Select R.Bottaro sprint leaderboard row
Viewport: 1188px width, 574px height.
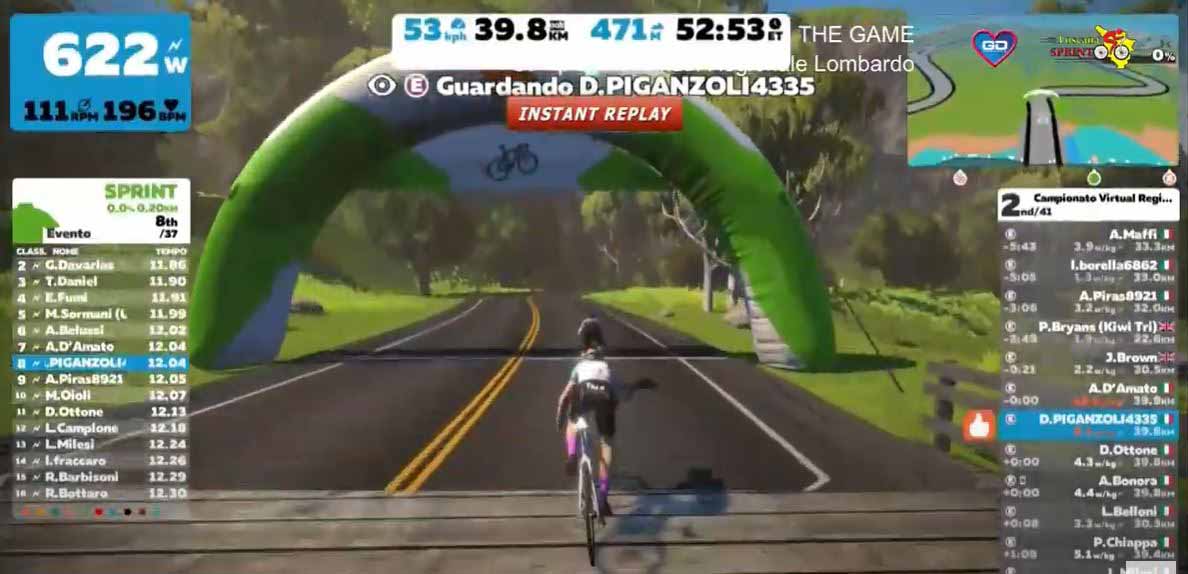(101, 493)
